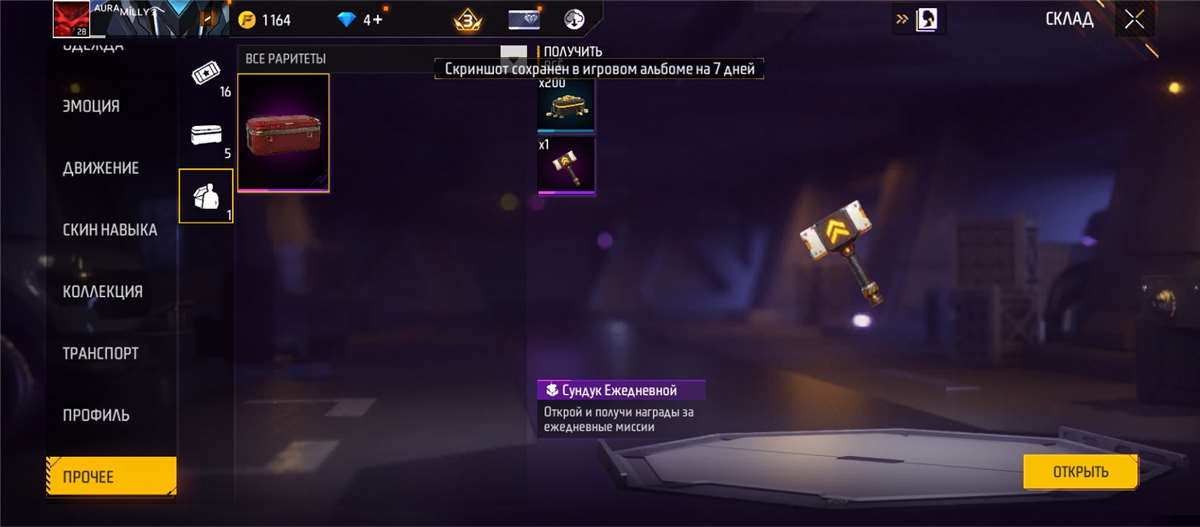Open the Движение category
1200x527 pixels.
click(101, 168)
